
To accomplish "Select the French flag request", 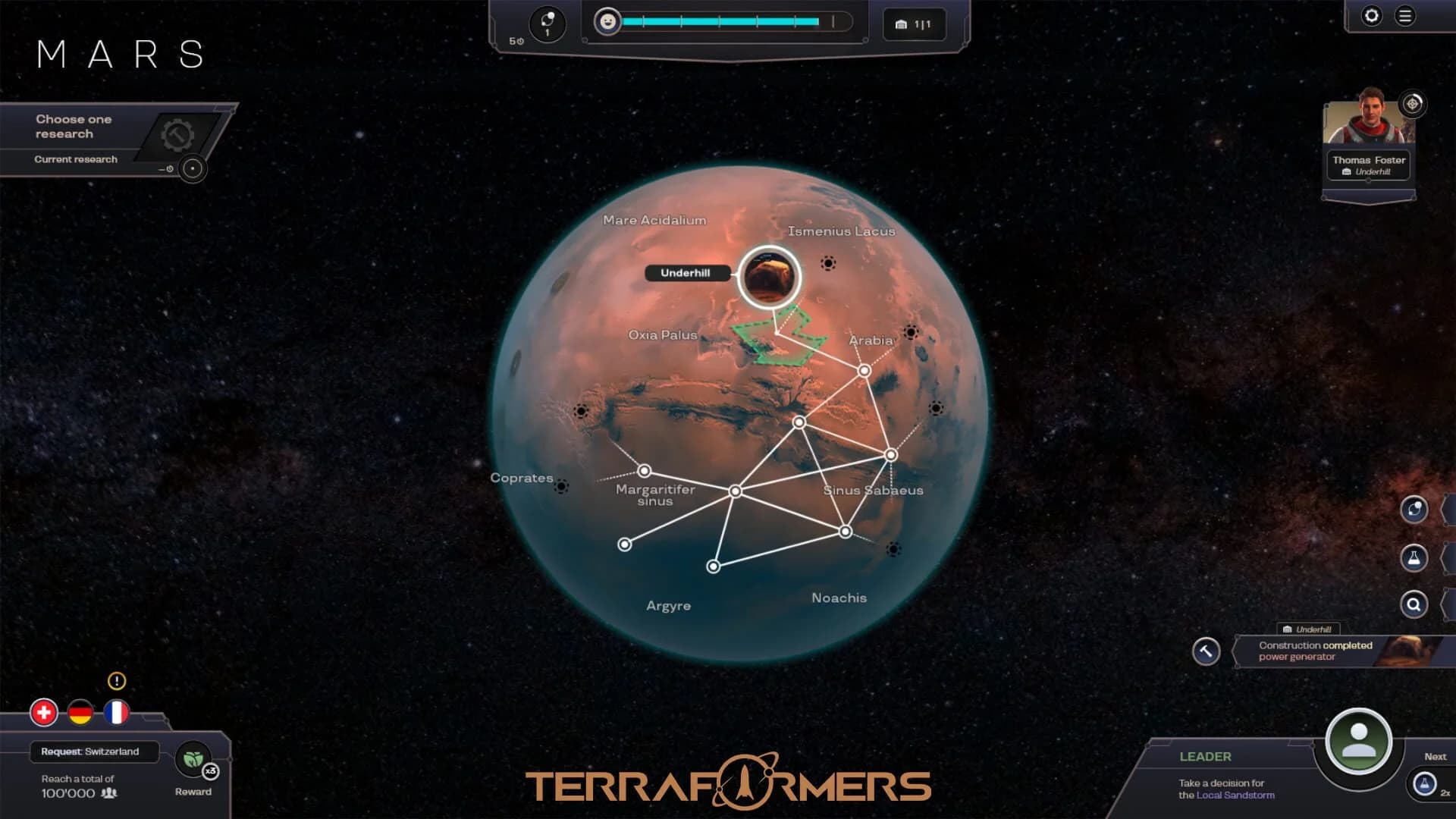I will click(116, 711).
